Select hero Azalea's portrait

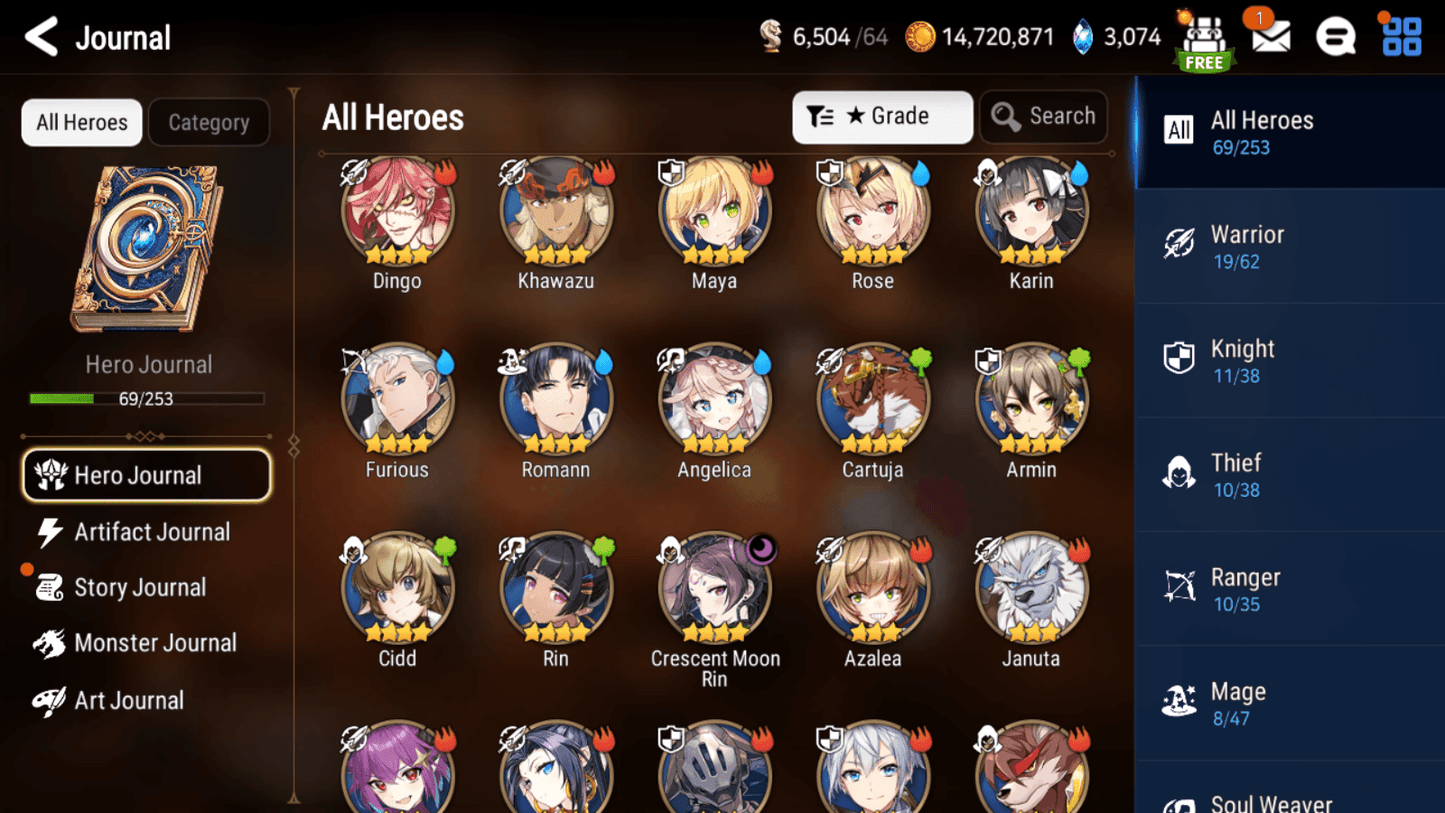point(872,585)
